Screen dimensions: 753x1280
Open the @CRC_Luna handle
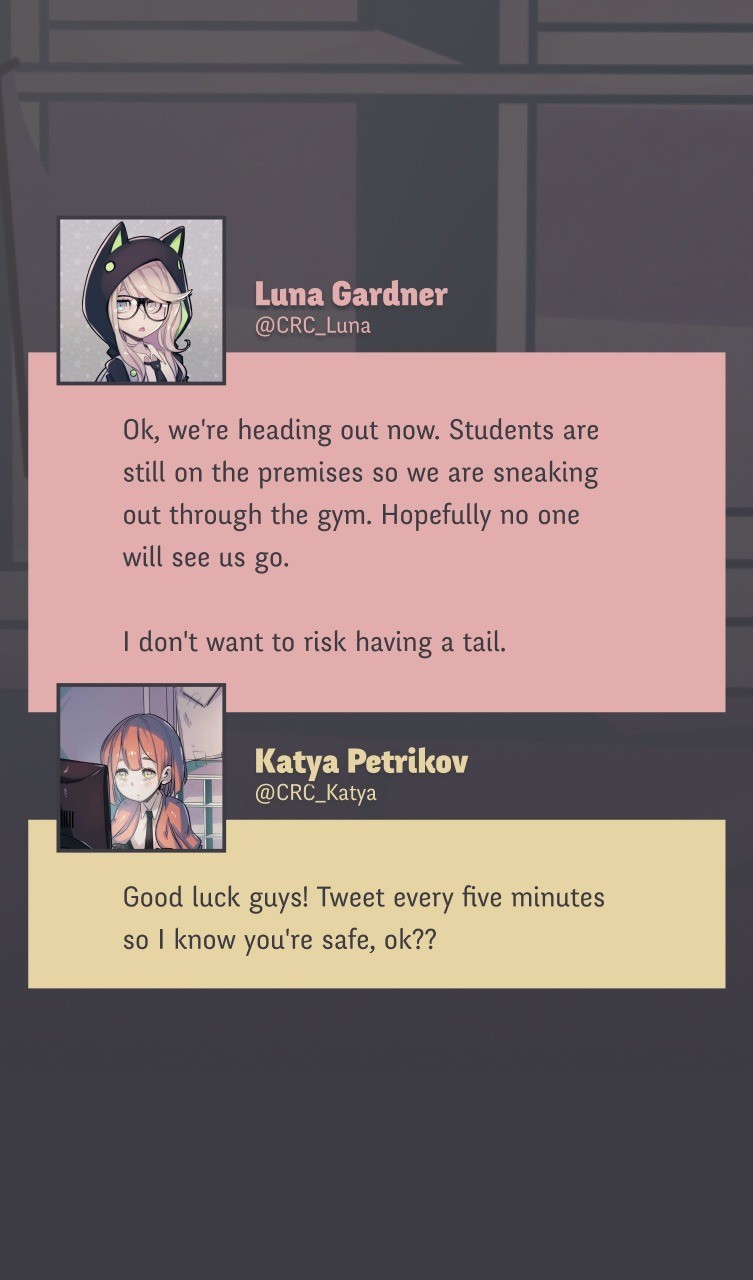(312, 326)
